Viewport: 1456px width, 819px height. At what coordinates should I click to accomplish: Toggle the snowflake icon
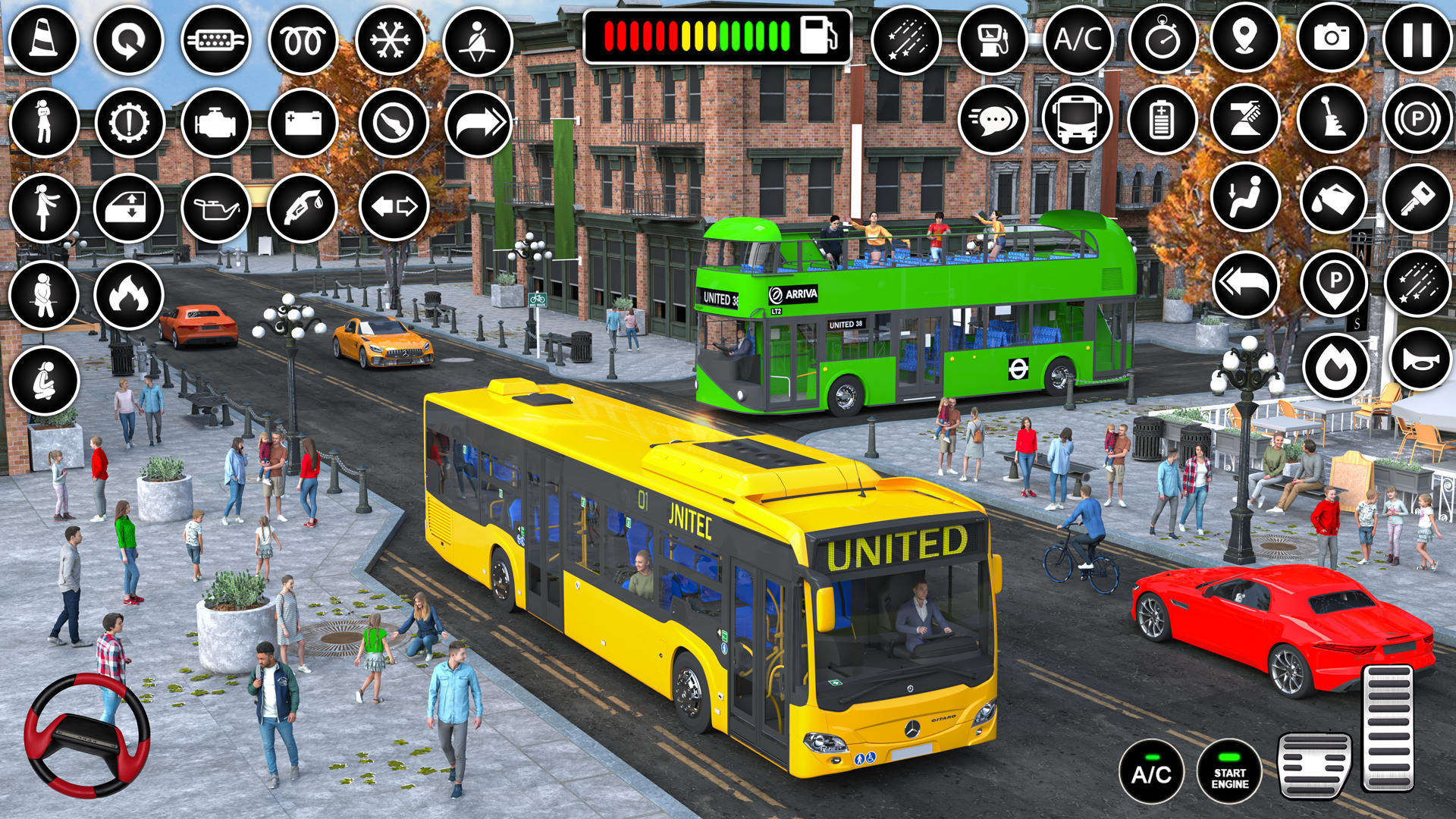point(391,39)
